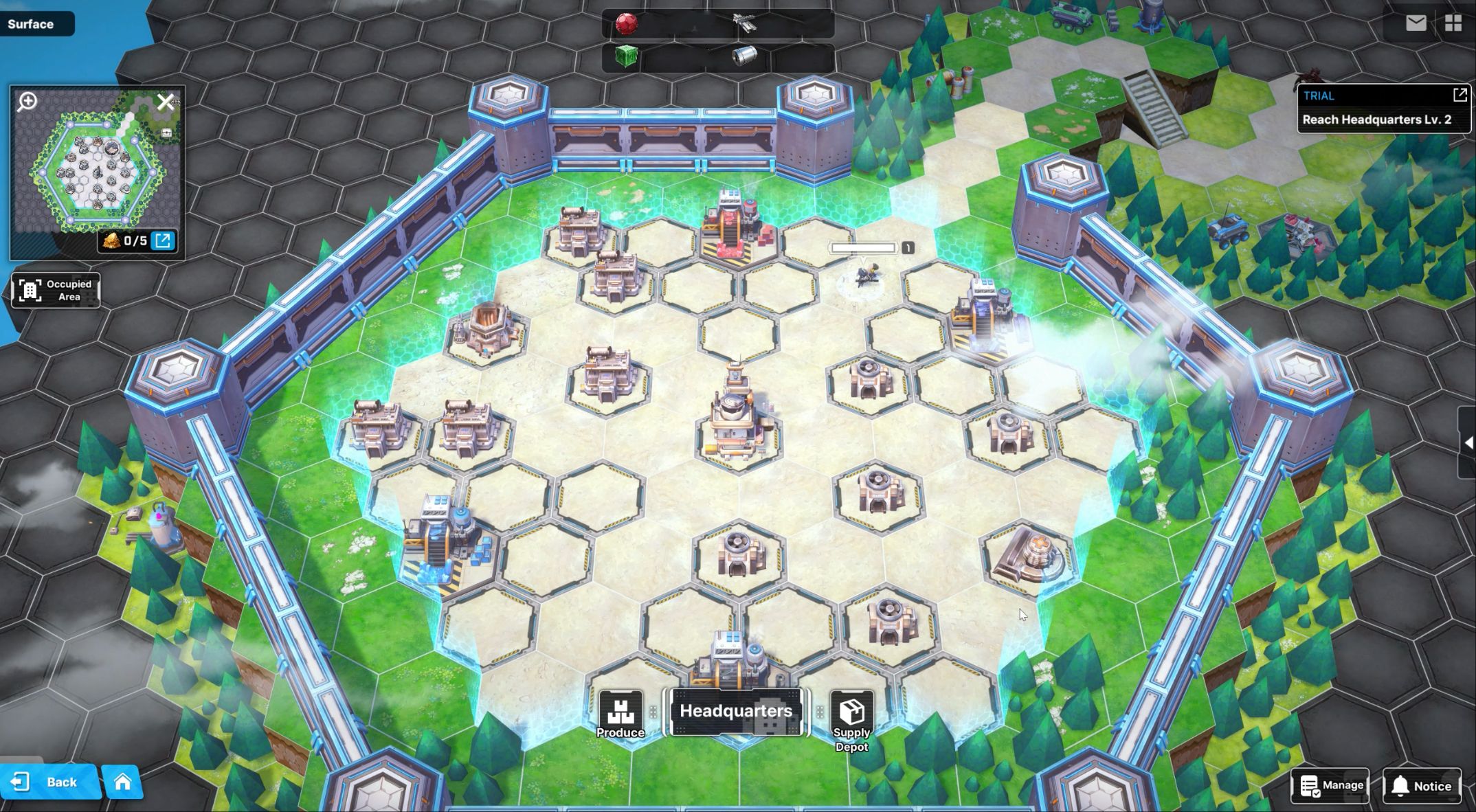This screenshot has width=1476, height=812.
Task: Select the red sphere resource icon
Action: coord(626,24)
